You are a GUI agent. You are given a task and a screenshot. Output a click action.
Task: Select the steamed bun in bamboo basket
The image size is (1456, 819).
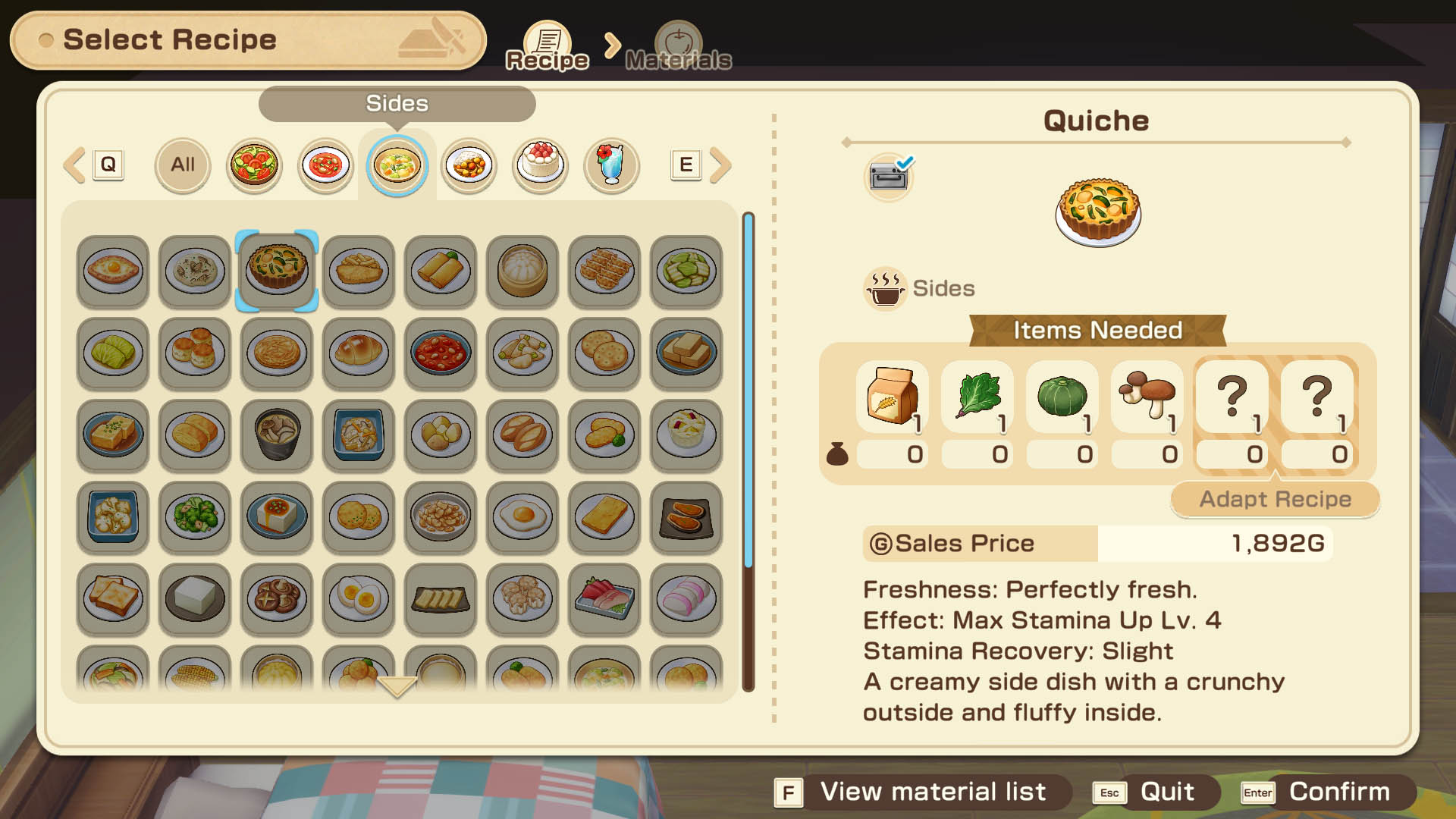522,271
